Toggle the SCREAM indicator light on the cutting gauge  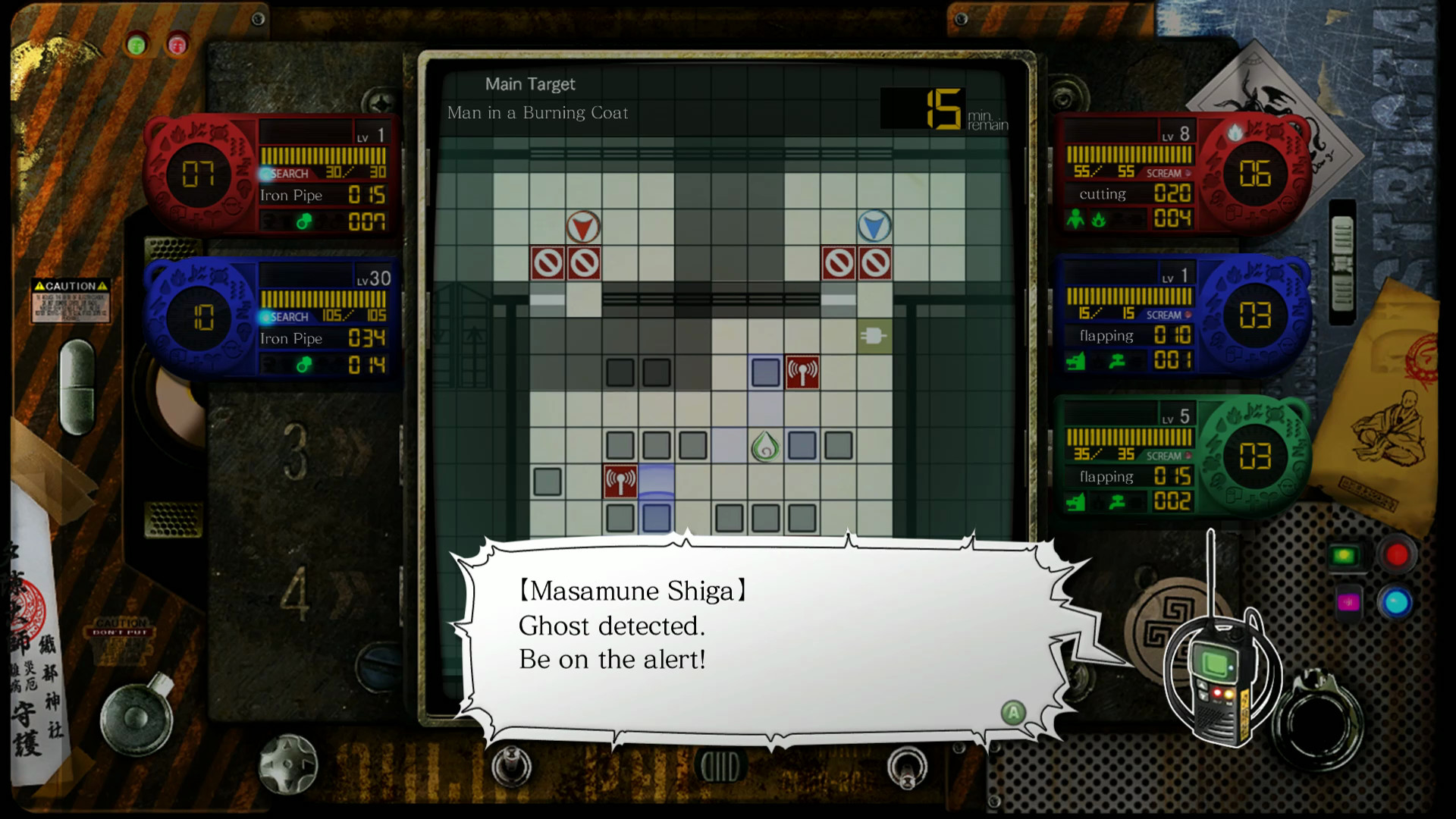(x=1188, y=172)
